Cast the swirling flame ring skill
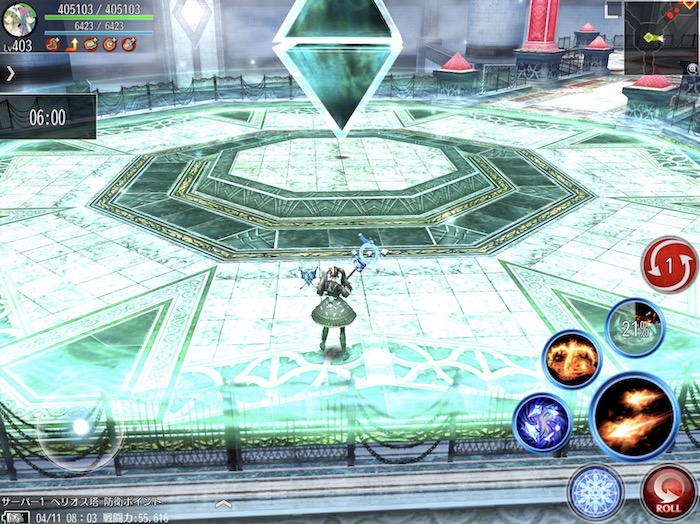 click(572, 359)
